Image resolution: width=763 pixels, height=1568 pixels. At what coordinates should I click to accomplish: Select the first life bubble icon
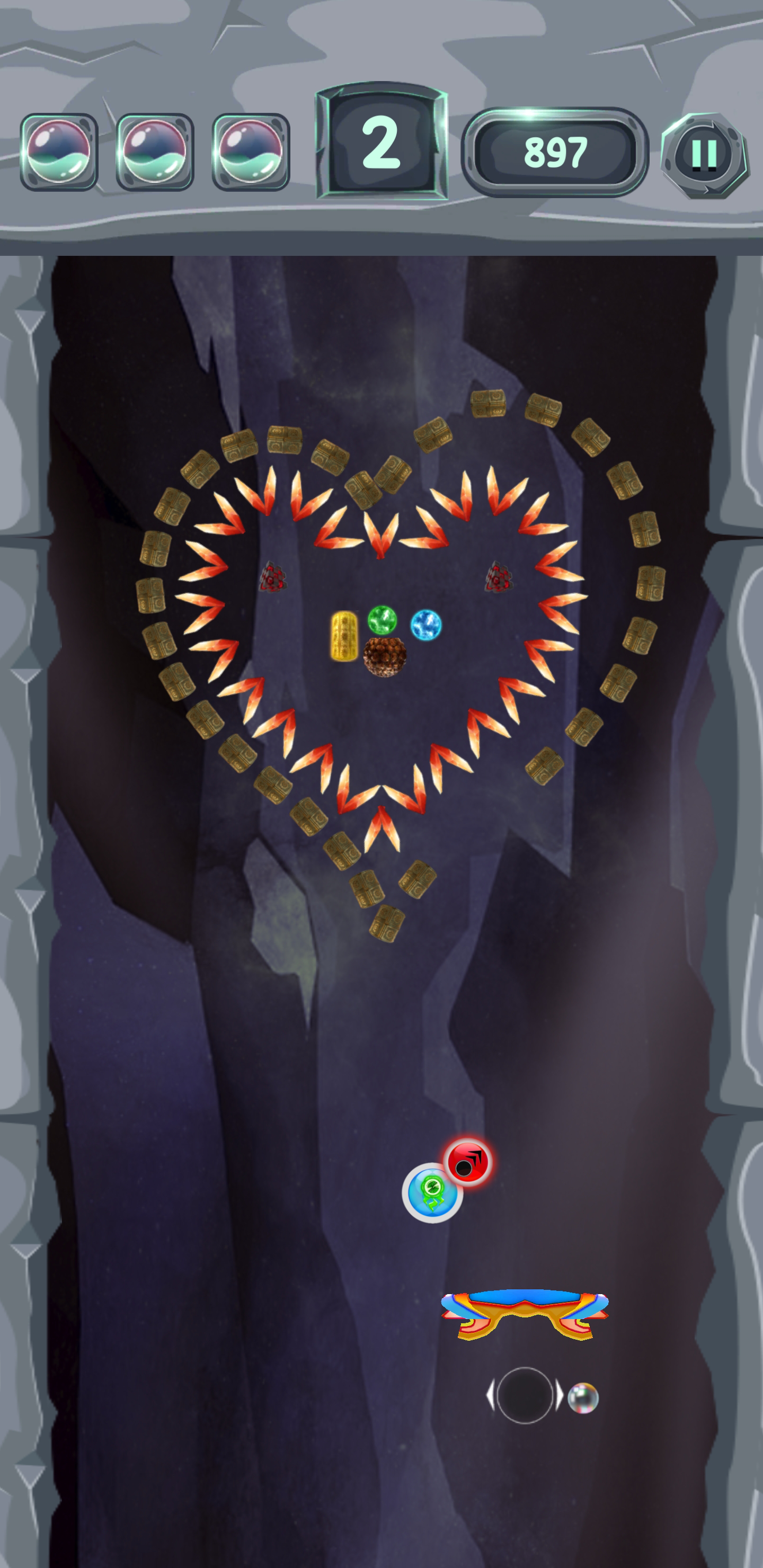point(59,151)
